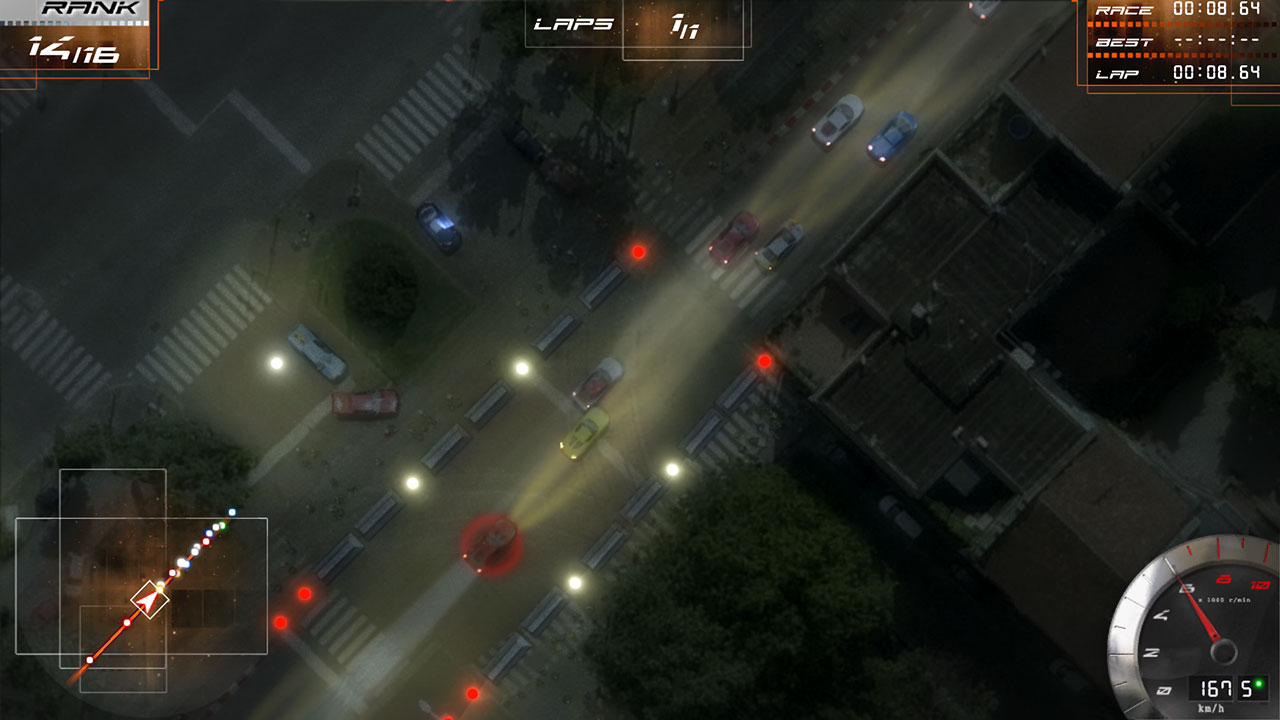Expand the RACE timer panel
The width and height of the screenshot is (1280, 720).
tap(1170, 10)
